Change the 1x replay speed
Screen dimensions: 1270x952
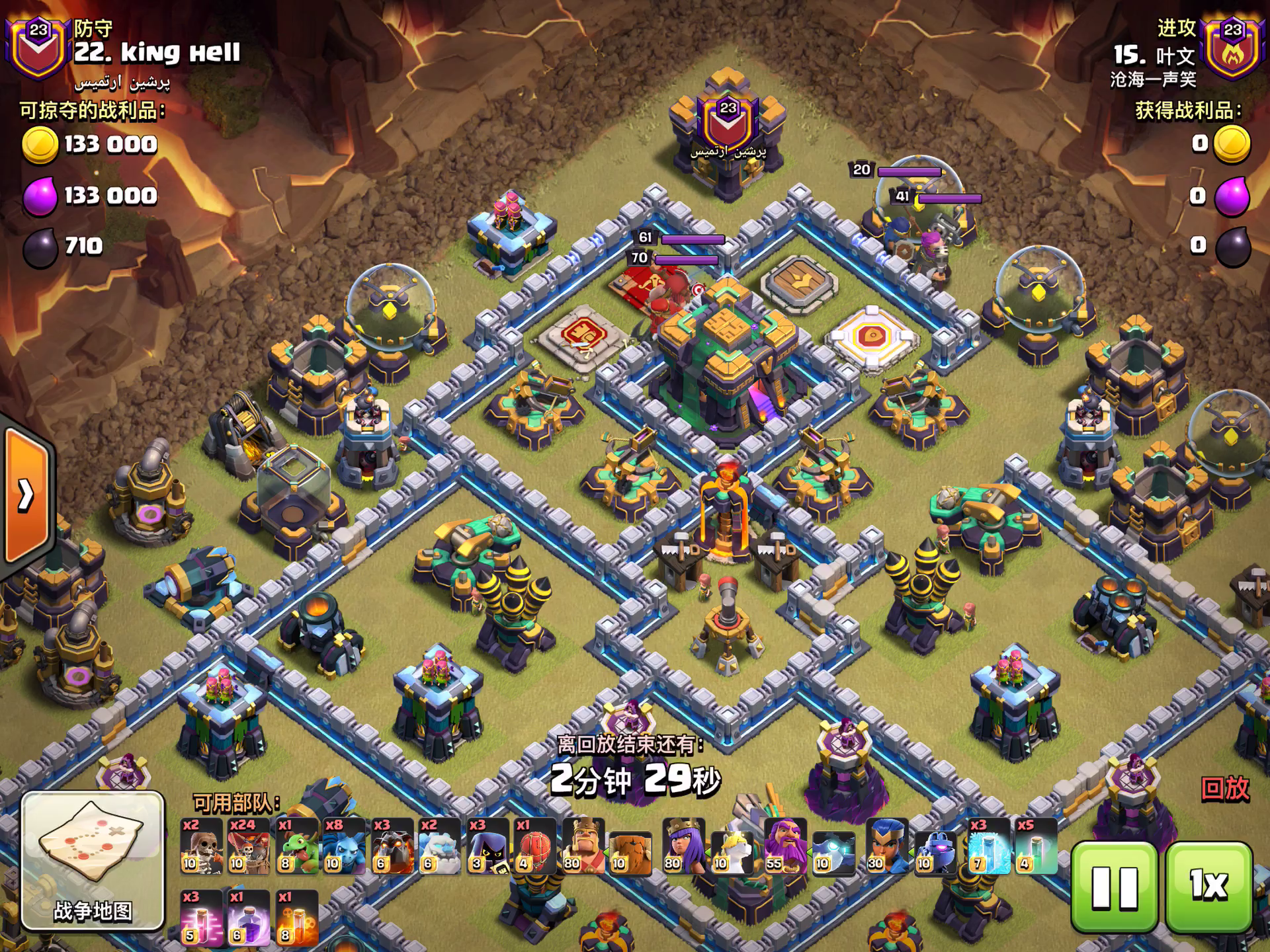(1209, 887)
